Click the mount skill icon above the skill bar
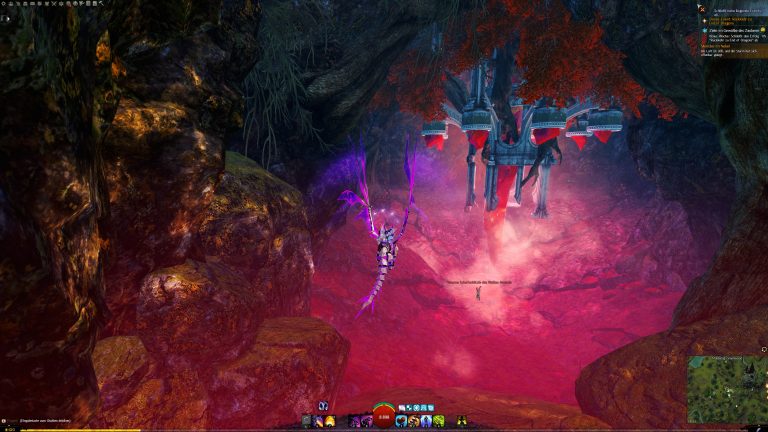Viewport: 768px width, 432px height. (323, 406)
